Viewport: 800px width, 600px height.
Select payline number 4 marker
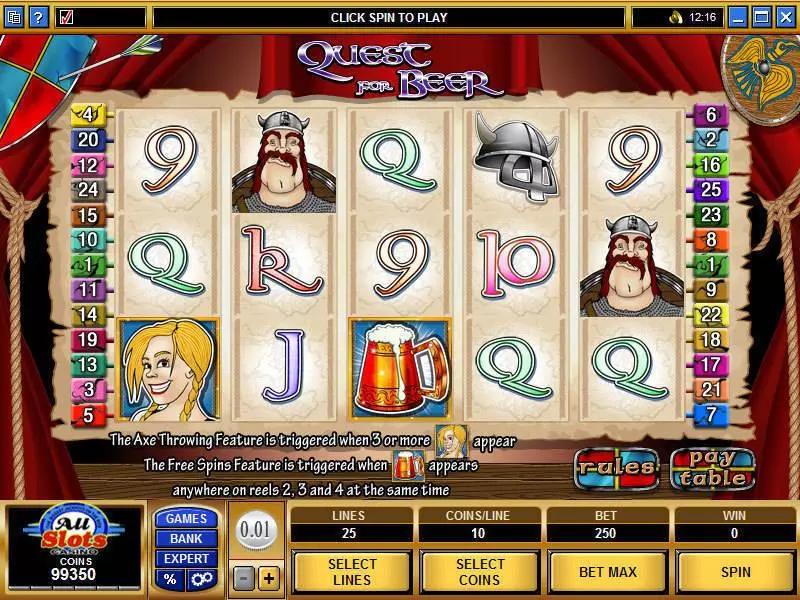tap(87, 115)
